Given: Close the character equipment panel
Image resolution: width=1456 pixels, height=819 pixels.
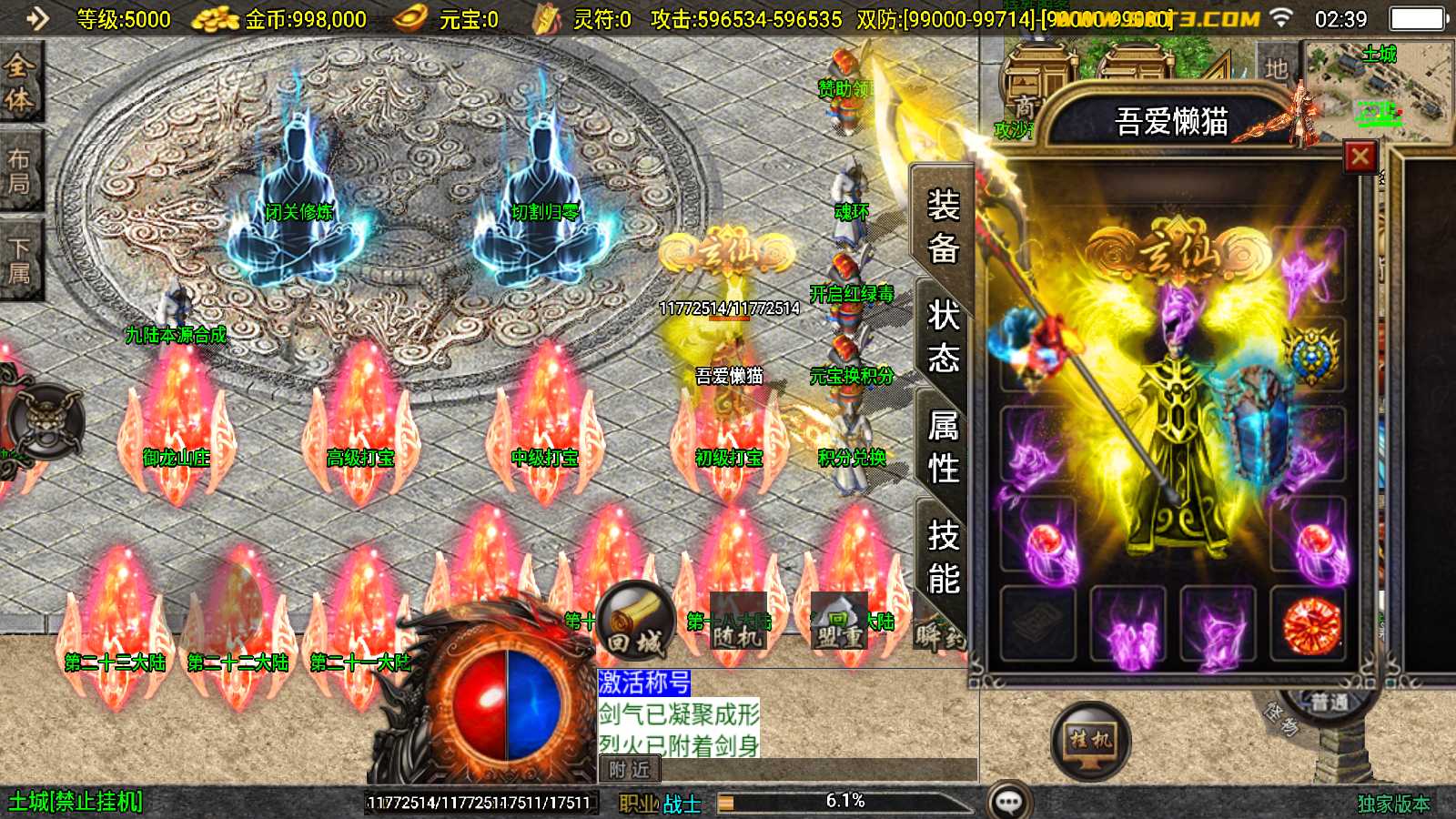Looking at the screenshot, I should pos(1360,157).
